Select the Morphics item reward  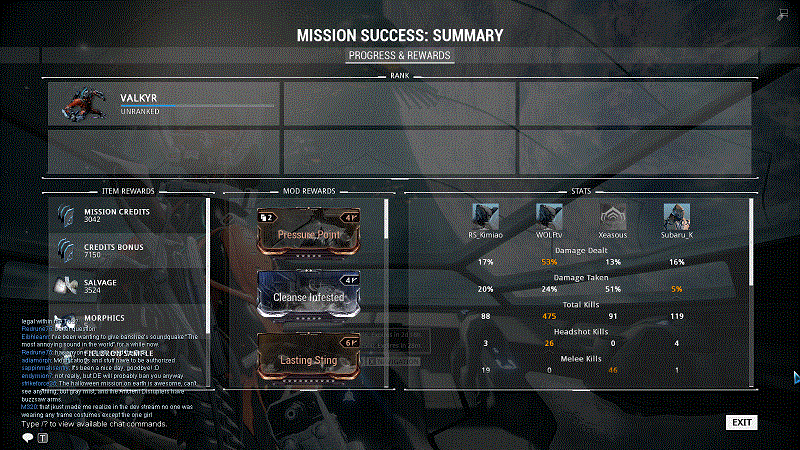click(x=128, y=320)
